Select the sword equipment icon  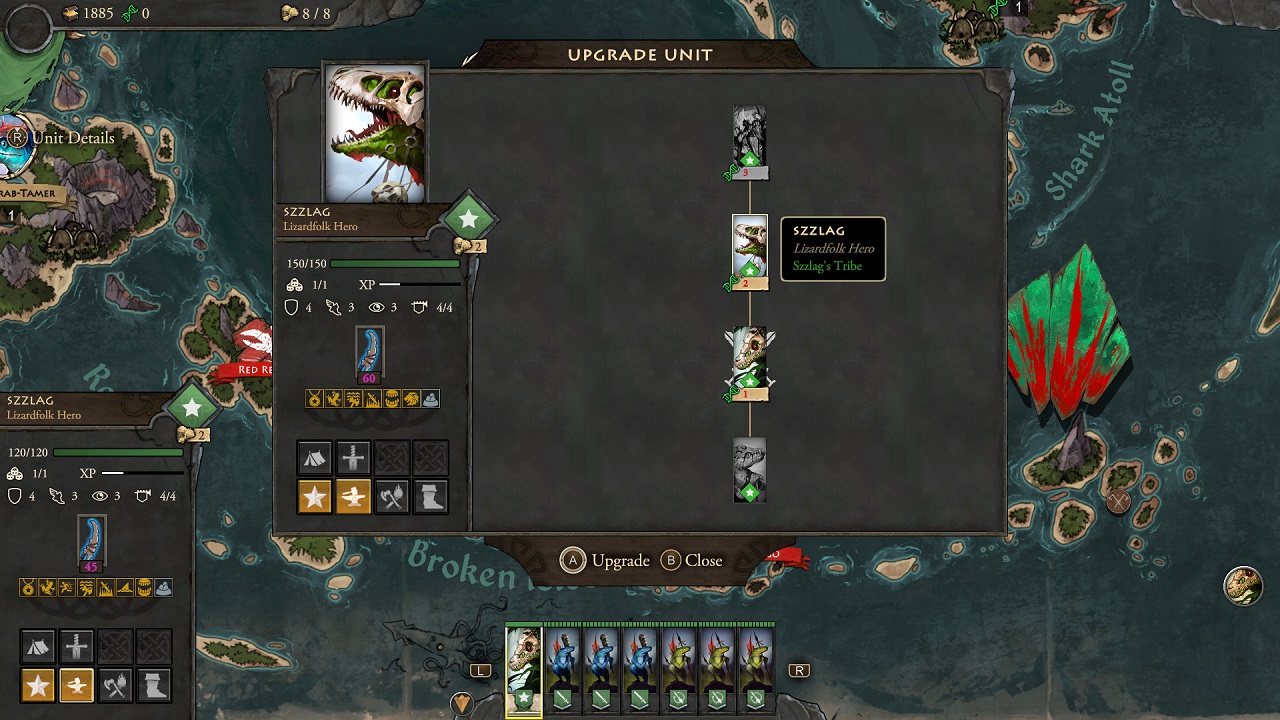tap(352, 457)
